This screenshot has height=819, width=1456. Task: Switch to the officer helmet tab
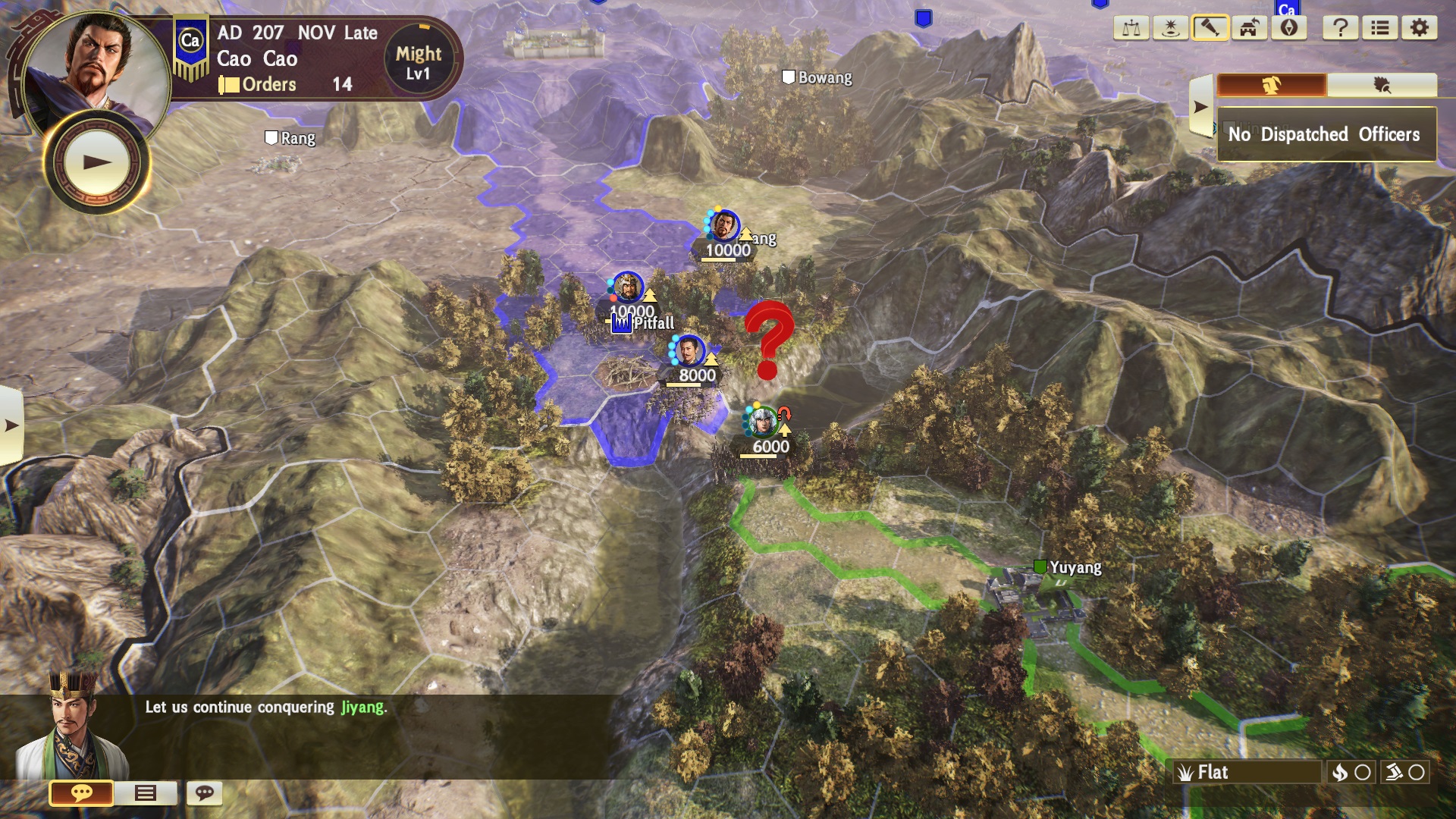pyautogui.click(x=1272, y=85)
